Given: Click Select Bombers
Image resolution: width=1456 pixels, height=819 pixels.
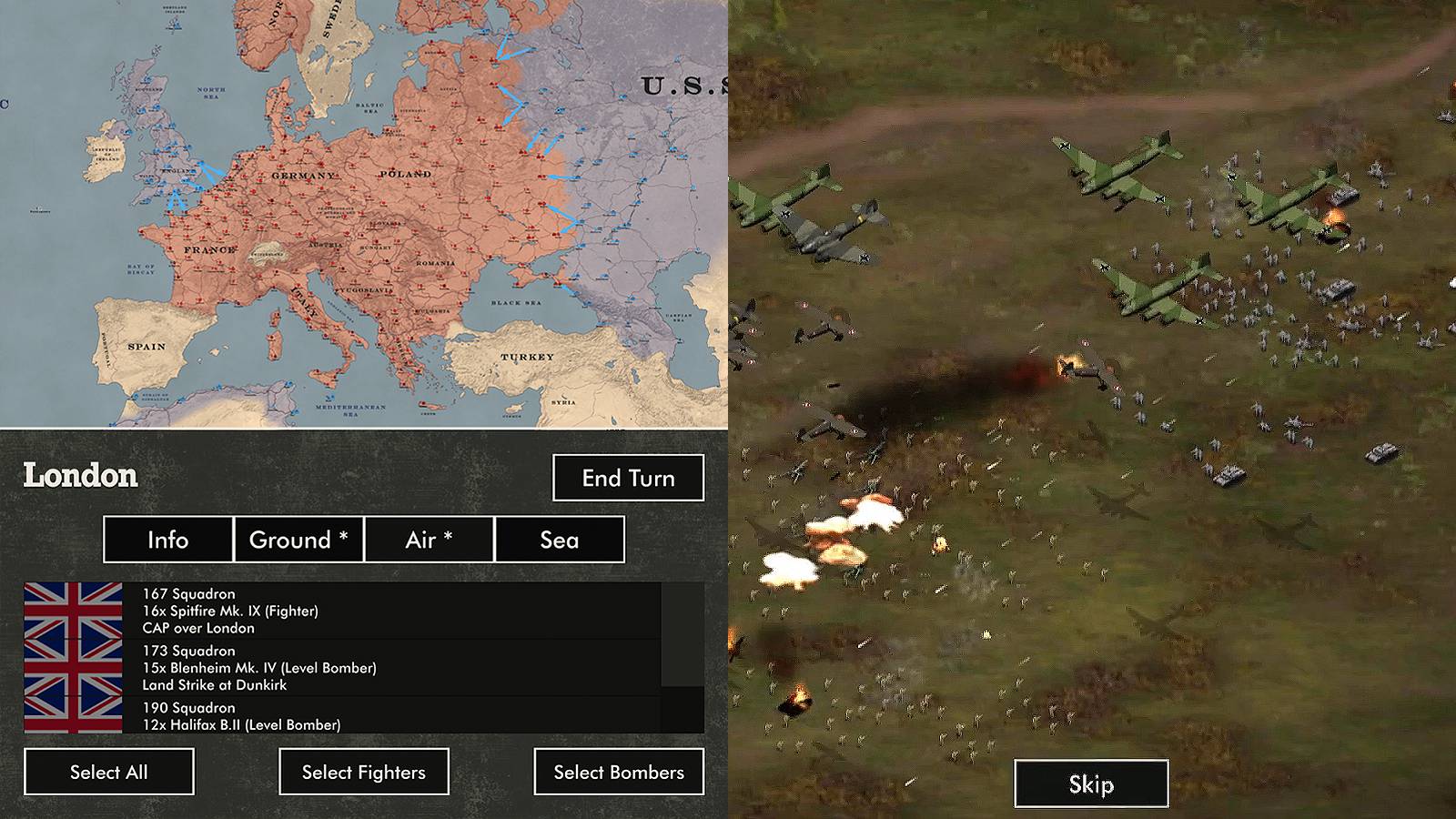Looking at the screenshot, I should click(x=619, y=772).
